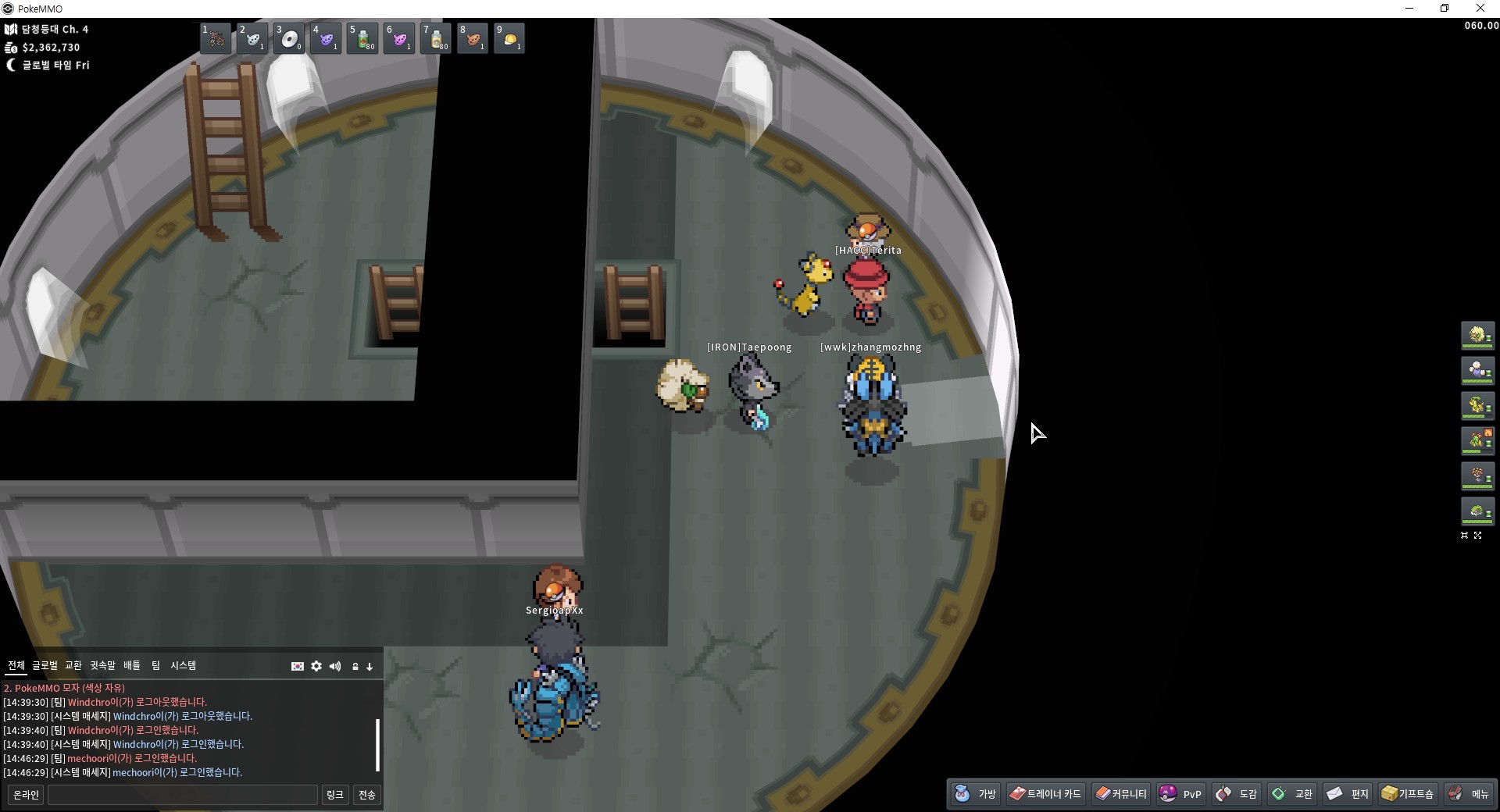Open the 편지 mail window
The height and width of the screenshot is (812, 1500).
(1348, 794)
